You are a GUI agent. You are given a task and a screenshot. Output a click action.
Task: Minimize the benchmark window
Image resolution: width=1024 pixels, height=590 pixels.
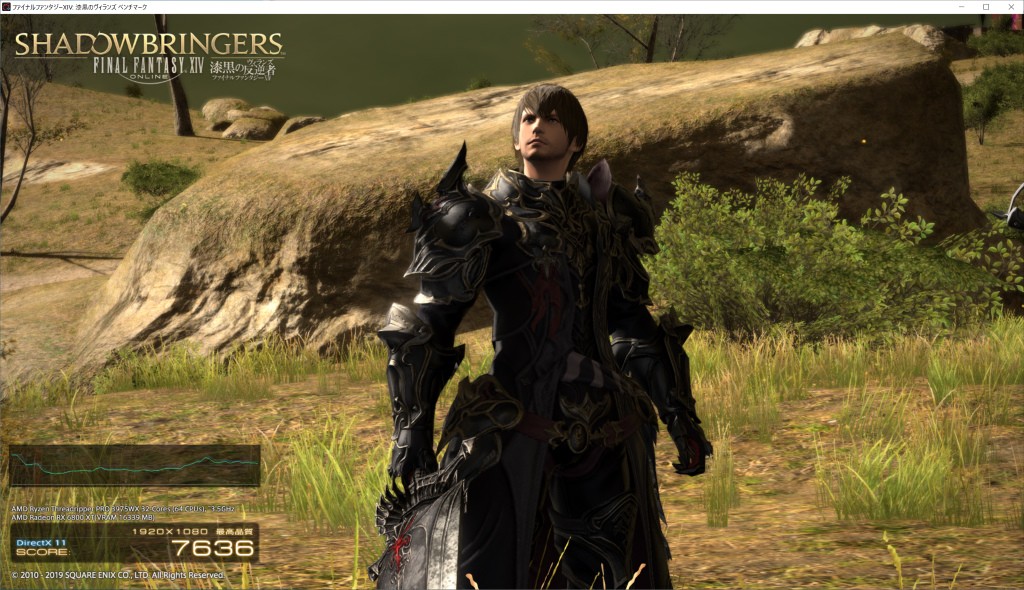tap(961, 7)
